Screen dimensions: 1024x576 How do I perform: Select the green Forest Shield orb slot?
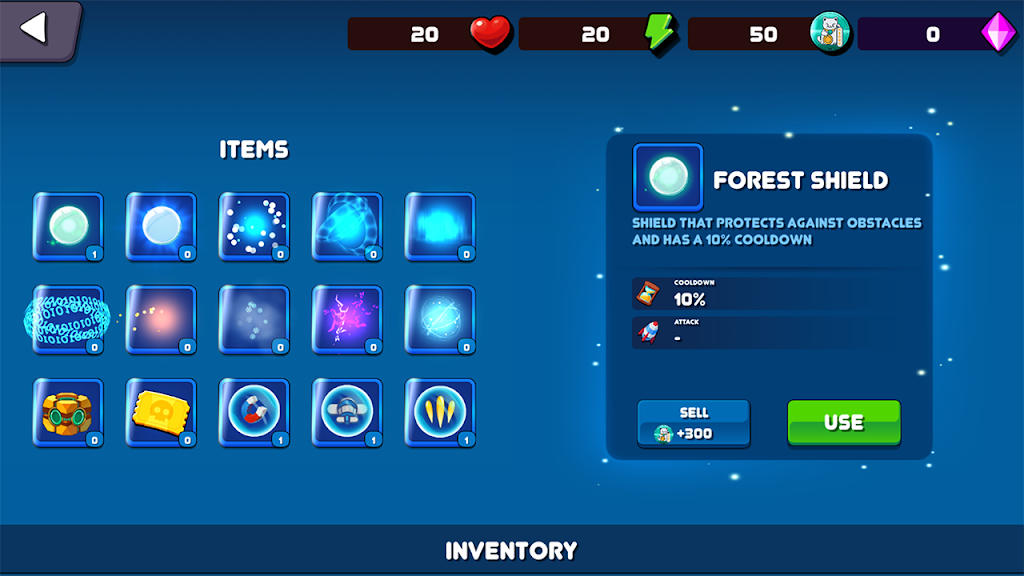point(68,226)
